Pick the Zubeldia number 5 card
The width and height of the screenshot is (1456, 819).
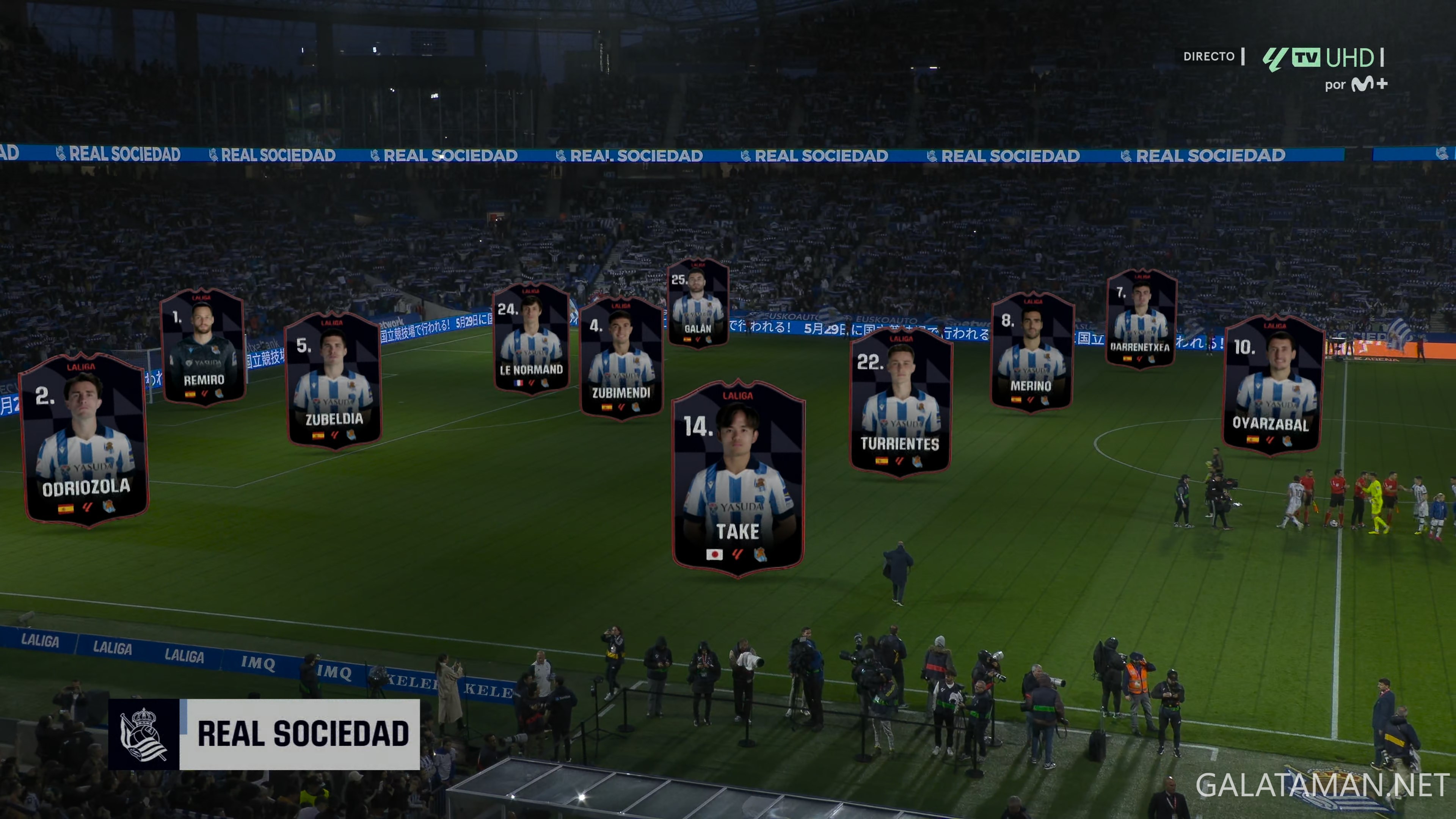coord(334,380)
